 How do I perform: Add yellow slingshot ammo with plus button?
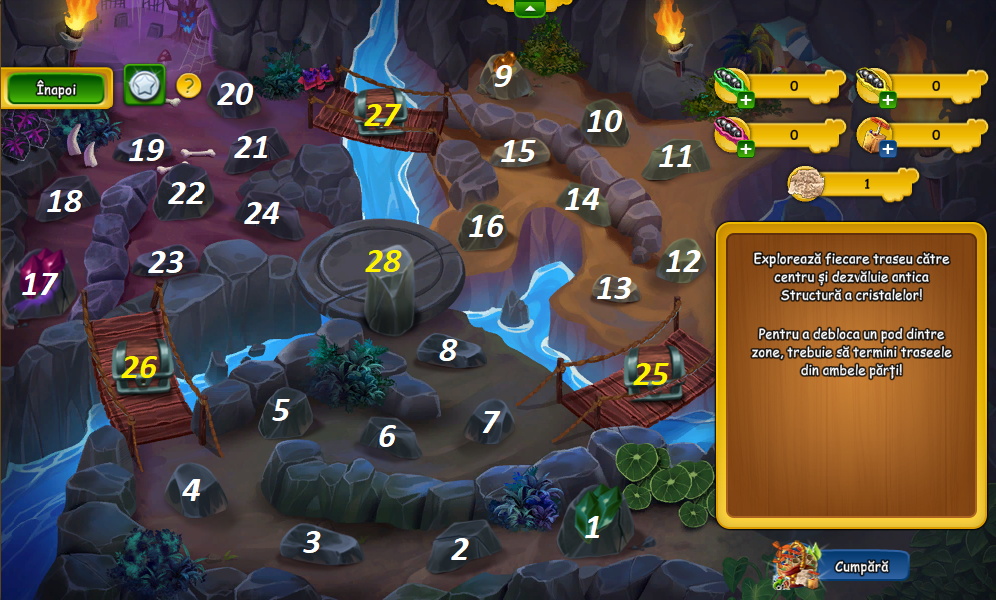(888, 99)
